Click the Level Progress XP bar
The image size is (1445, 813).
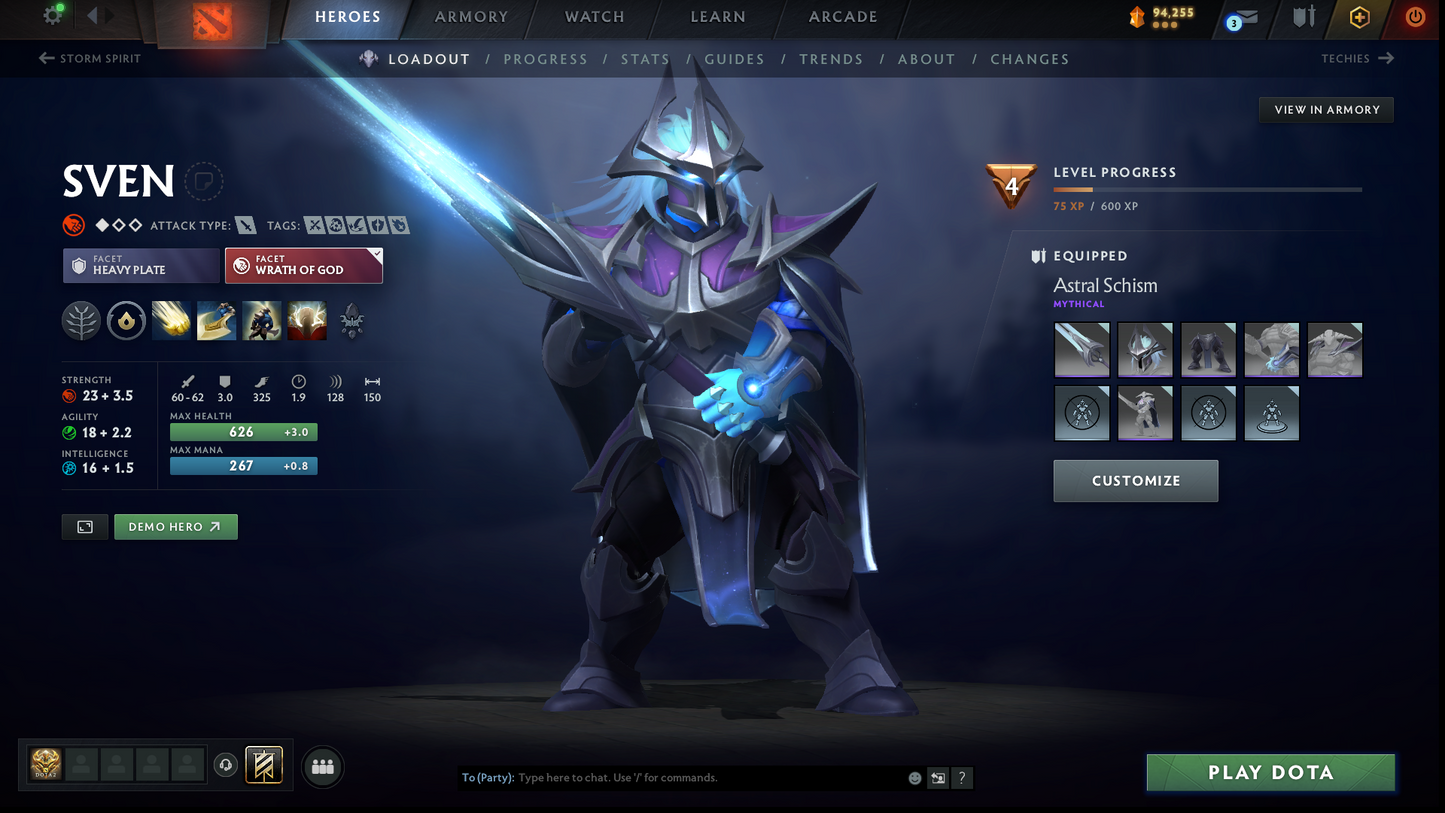[1205, 188]
